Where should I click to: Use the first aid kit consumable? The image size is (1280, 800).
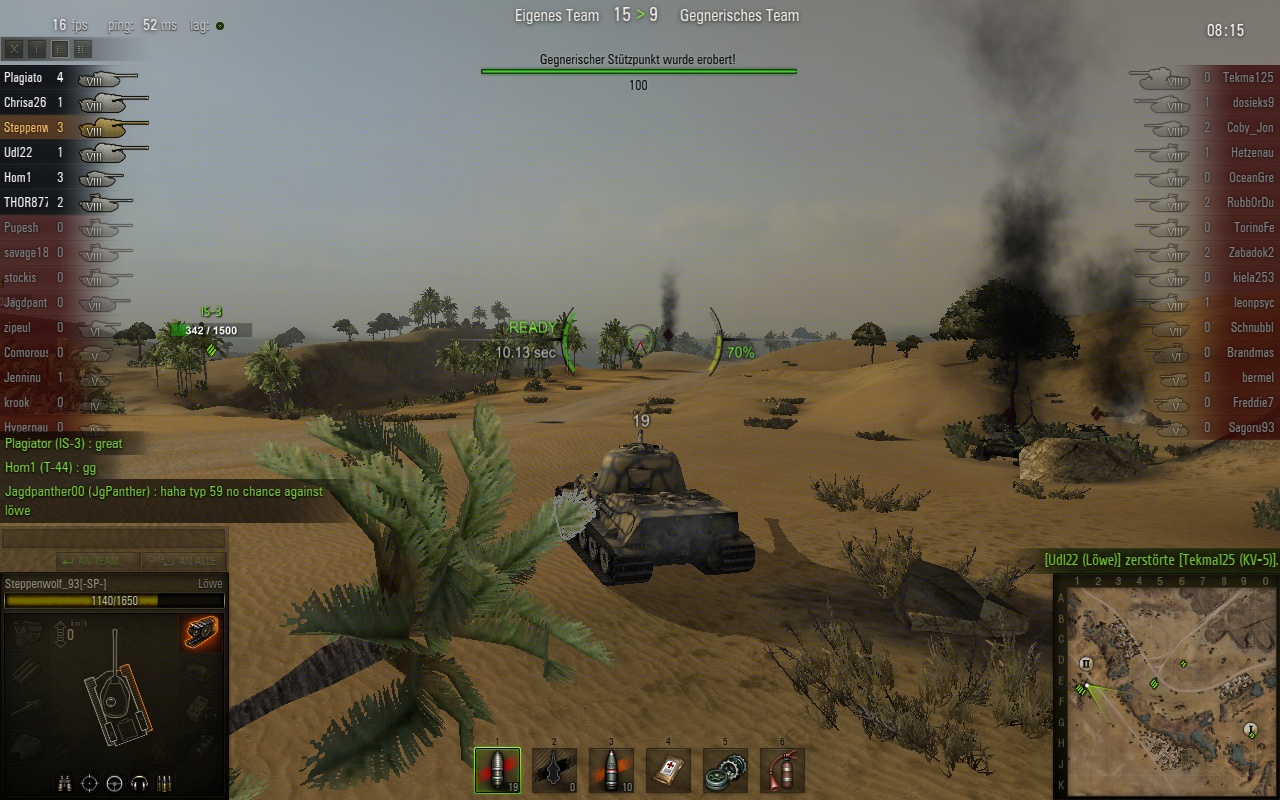pos(668,770)
